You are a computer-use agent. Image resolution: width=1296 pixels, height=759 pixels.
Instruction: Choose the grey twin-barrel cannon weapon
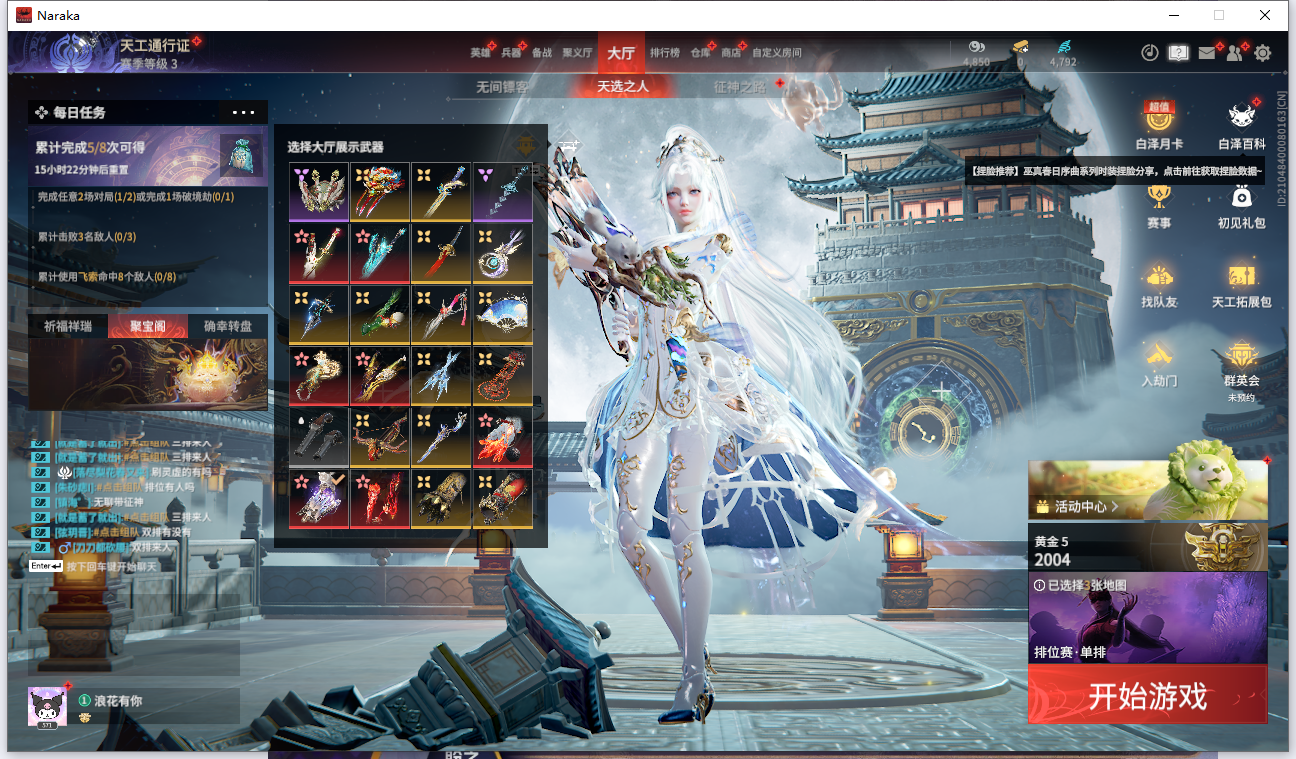319,436
